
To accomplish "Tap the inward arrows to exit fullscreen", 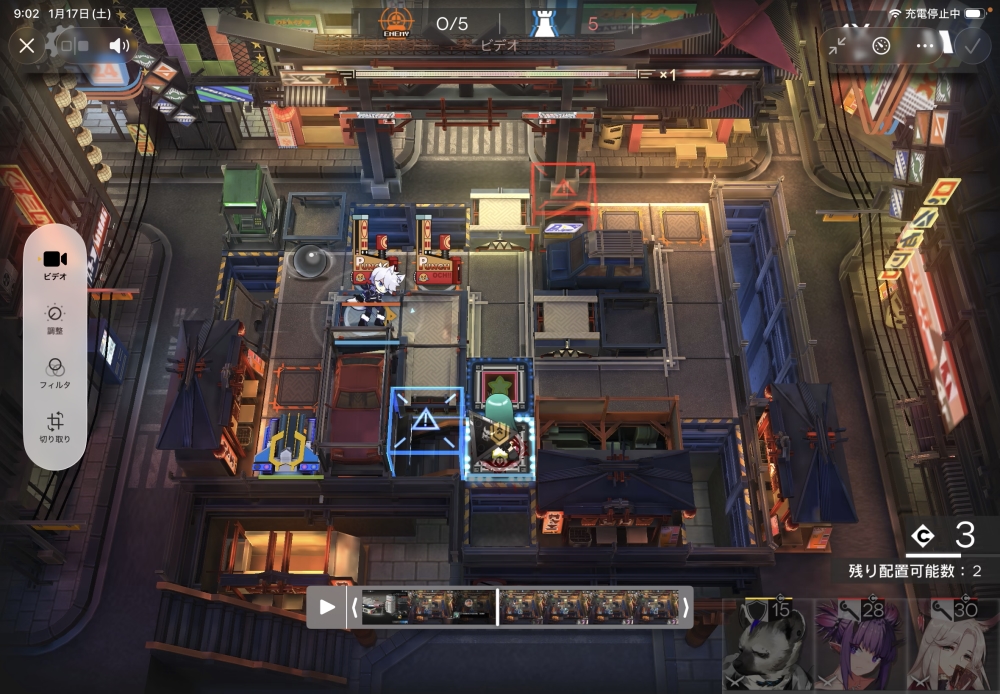I will 838,45.
